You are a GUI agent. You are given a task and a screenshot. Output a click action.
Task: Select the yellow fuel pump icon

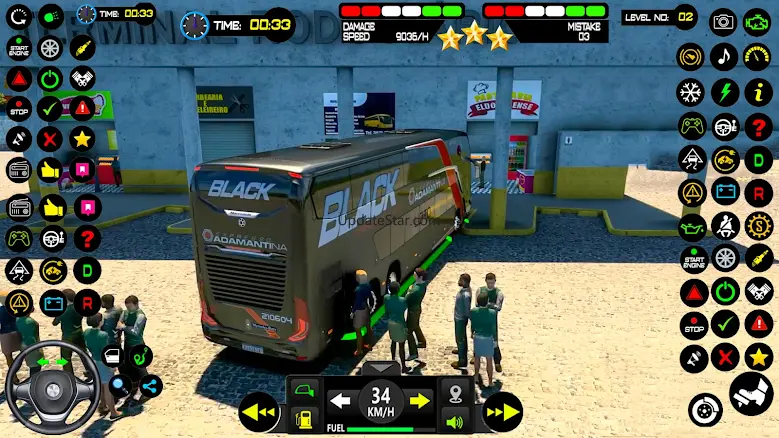tap(305, 420)
